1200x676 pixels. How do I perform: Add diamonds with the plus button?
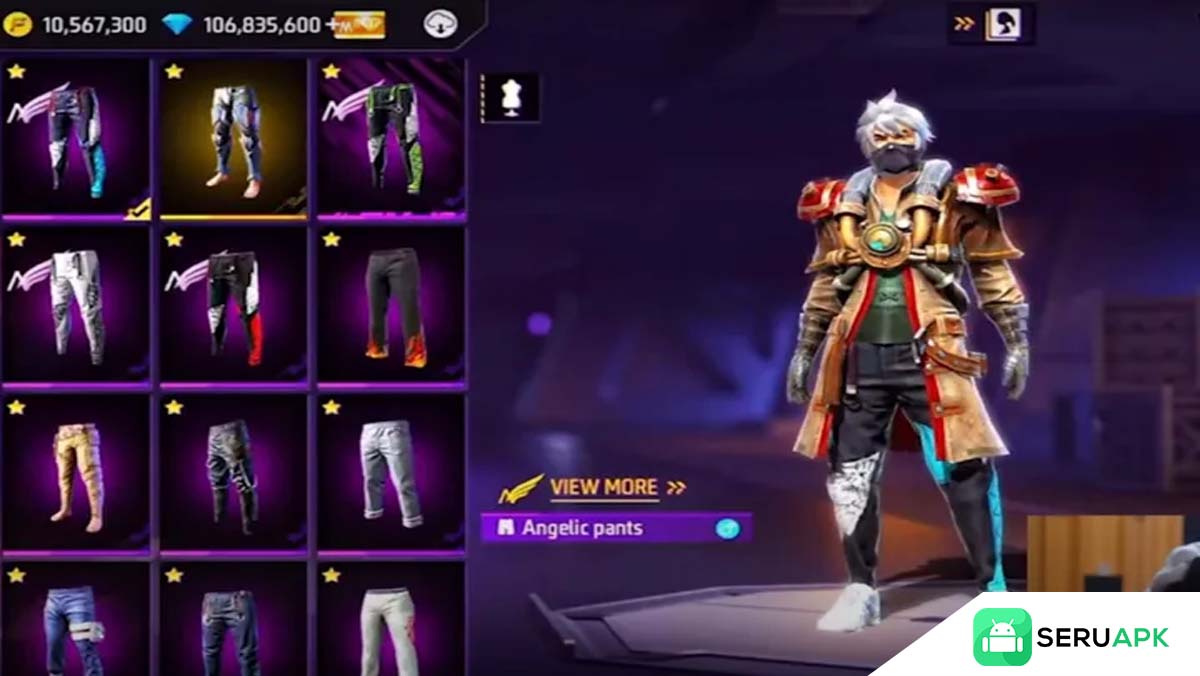331,24
